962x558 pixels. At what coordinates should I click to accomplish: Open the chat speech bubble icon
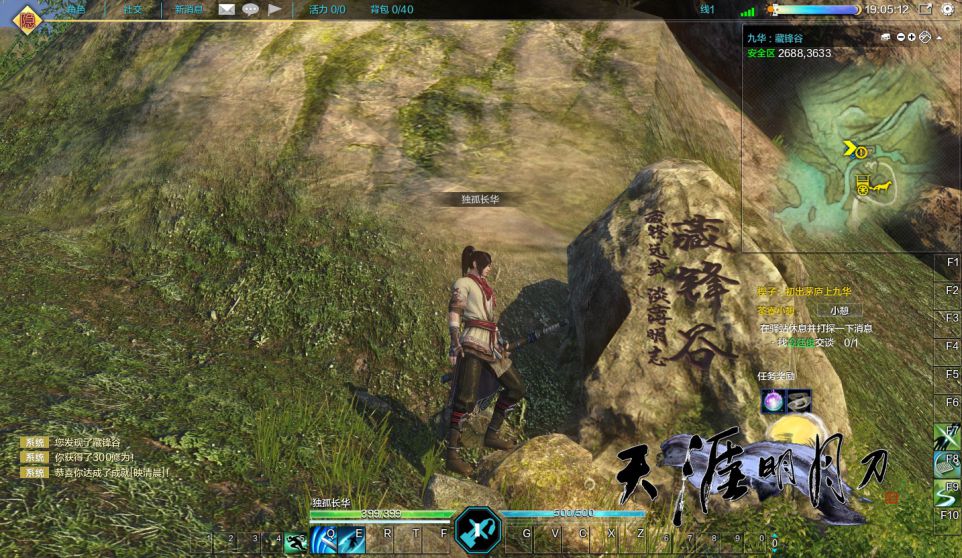250,9
